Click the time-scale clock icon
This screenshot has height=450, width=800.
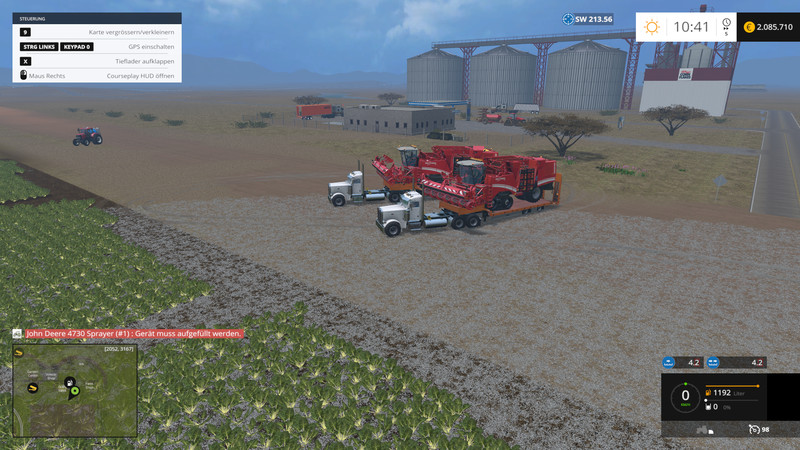tap(727, 25)
